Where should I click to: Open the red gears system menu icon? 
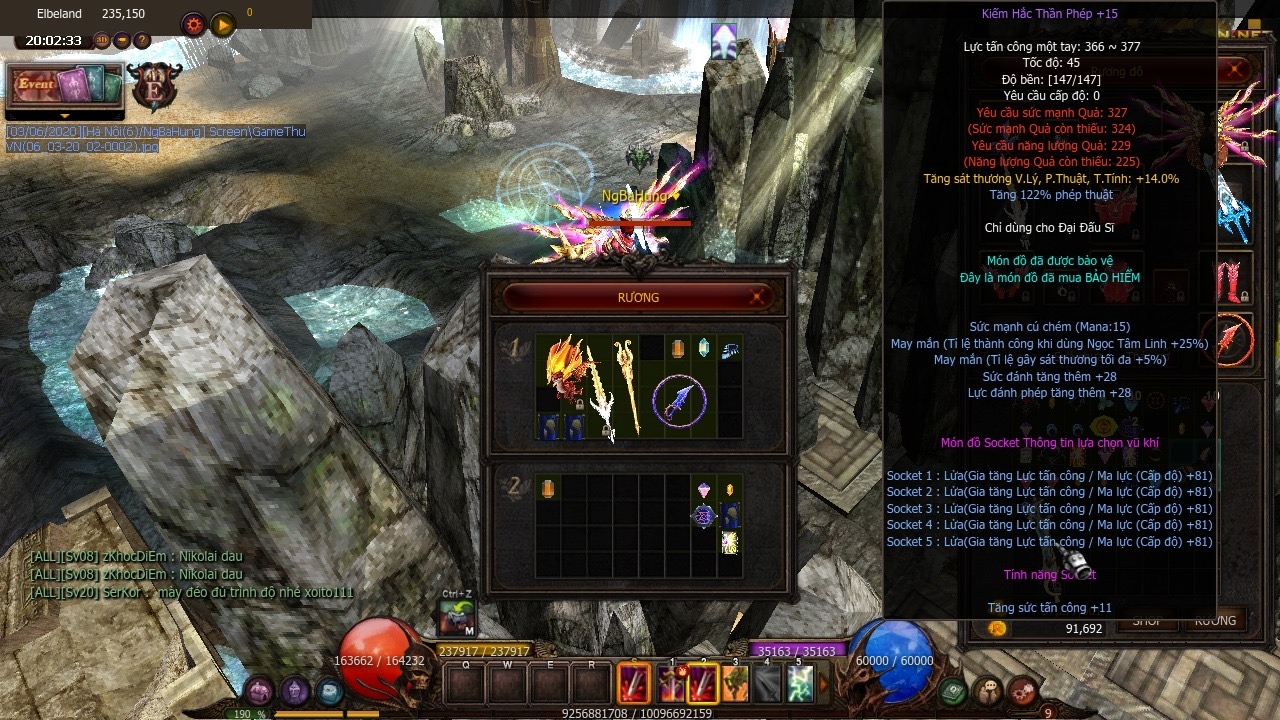[x=1022, y=691]
